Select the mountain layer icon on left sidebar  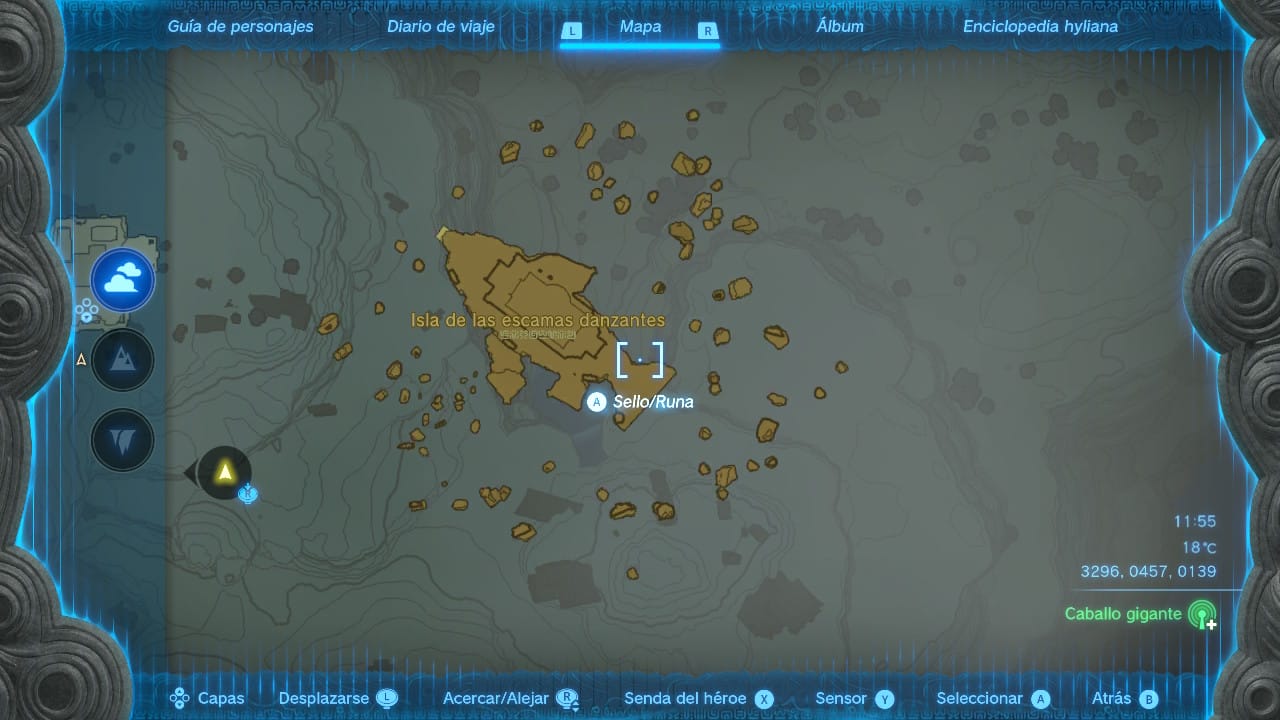pyautogui.click(x=122, y=359)
